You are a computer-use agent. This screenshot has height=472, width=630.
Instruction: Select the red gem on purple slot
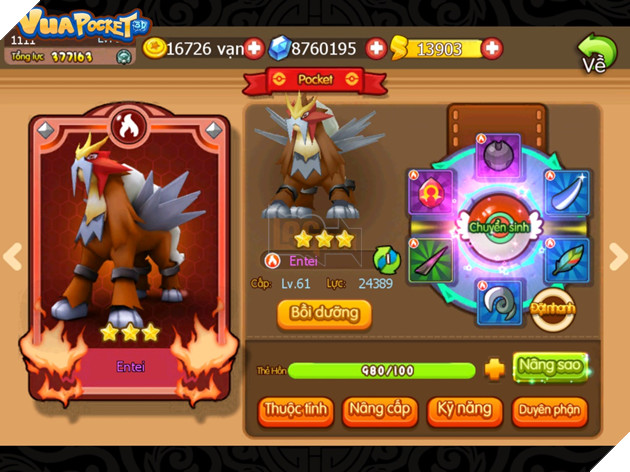431,190
